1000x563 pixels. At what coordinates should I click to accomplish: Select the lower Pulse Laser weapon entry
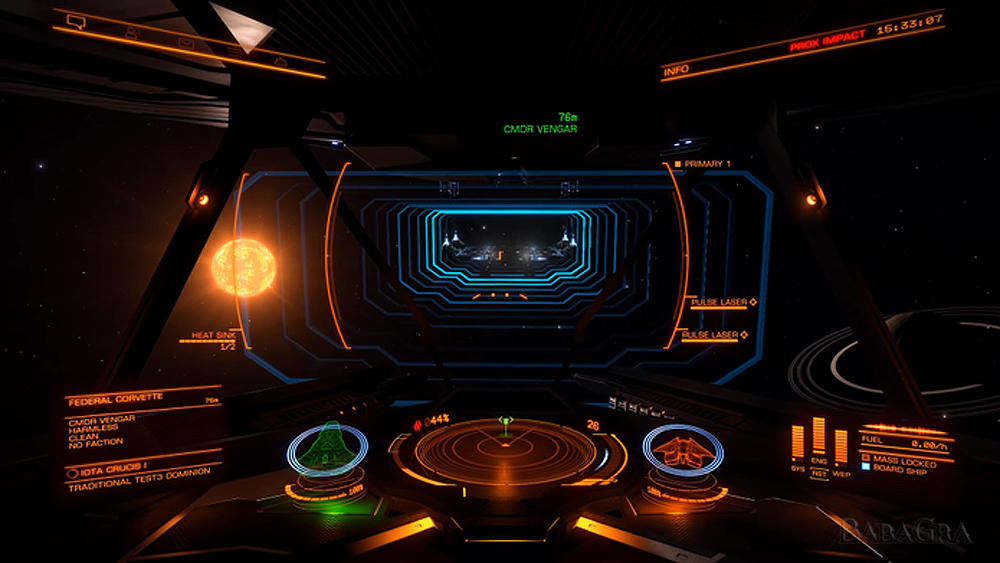point(711,335)
